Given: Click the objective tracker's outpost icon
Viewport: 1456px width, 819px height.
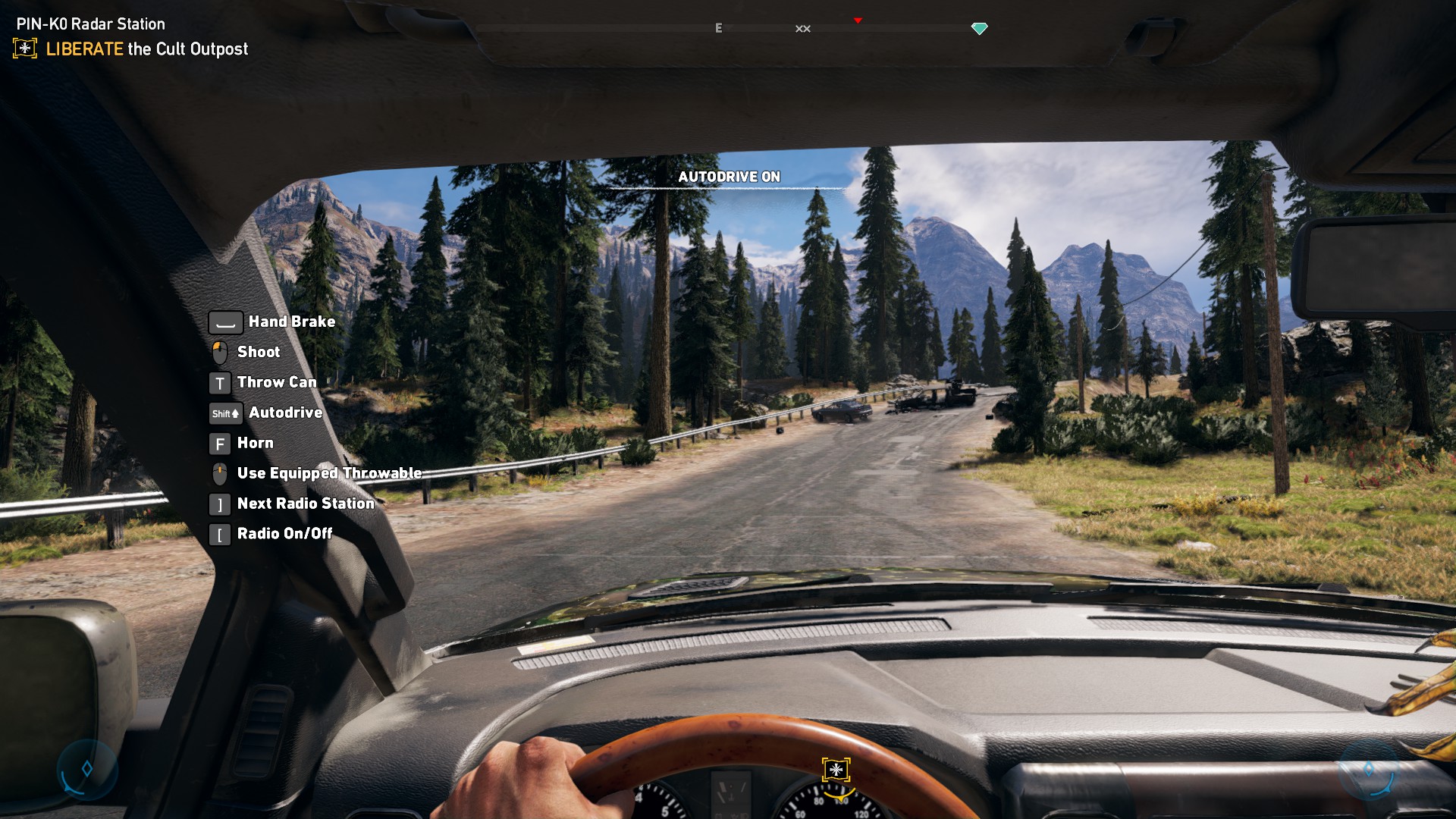Looking at the screenshot, I should pyautogui.click(x=25, y=49).
